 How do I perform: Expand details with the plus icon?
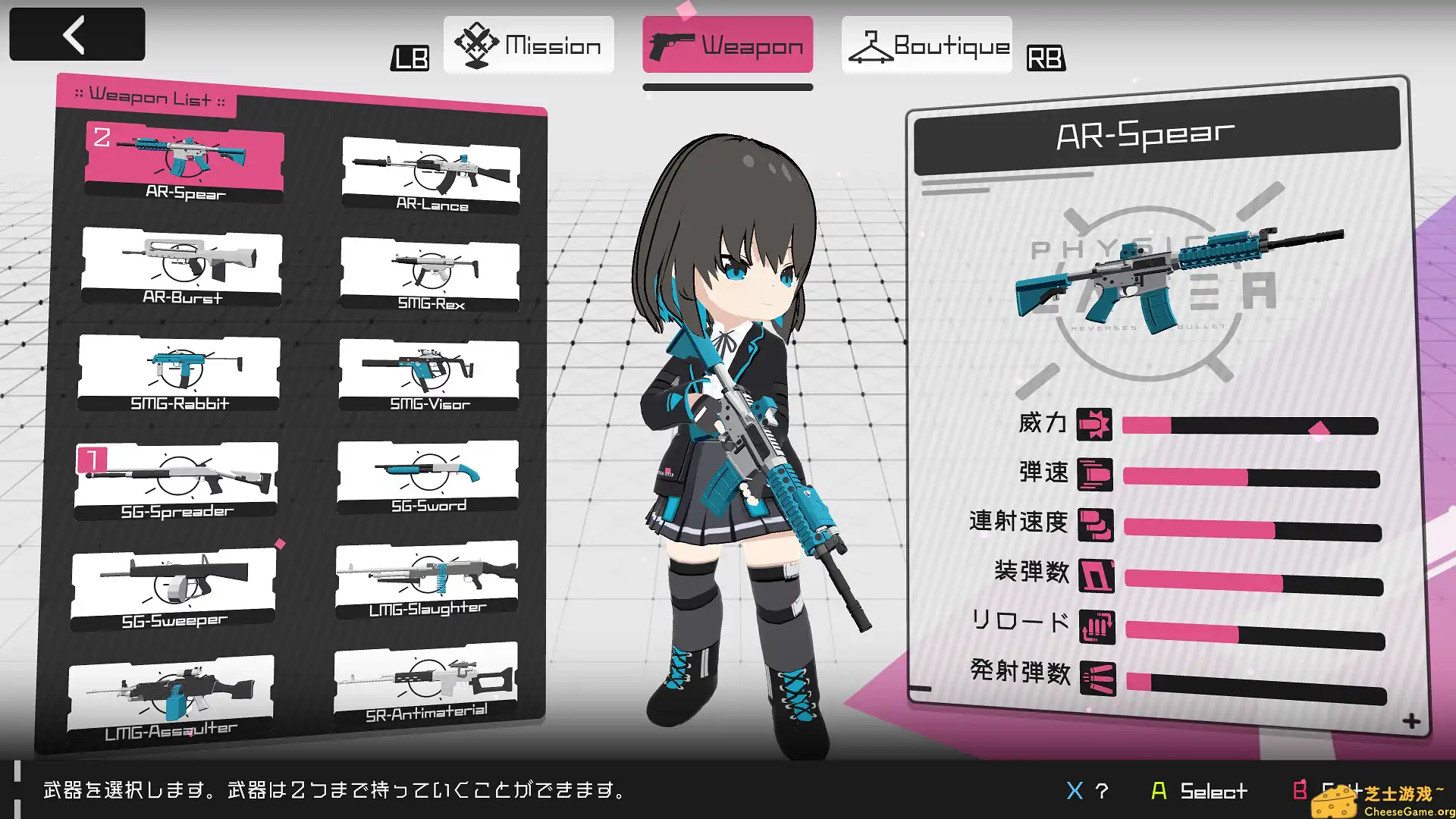1411,721
